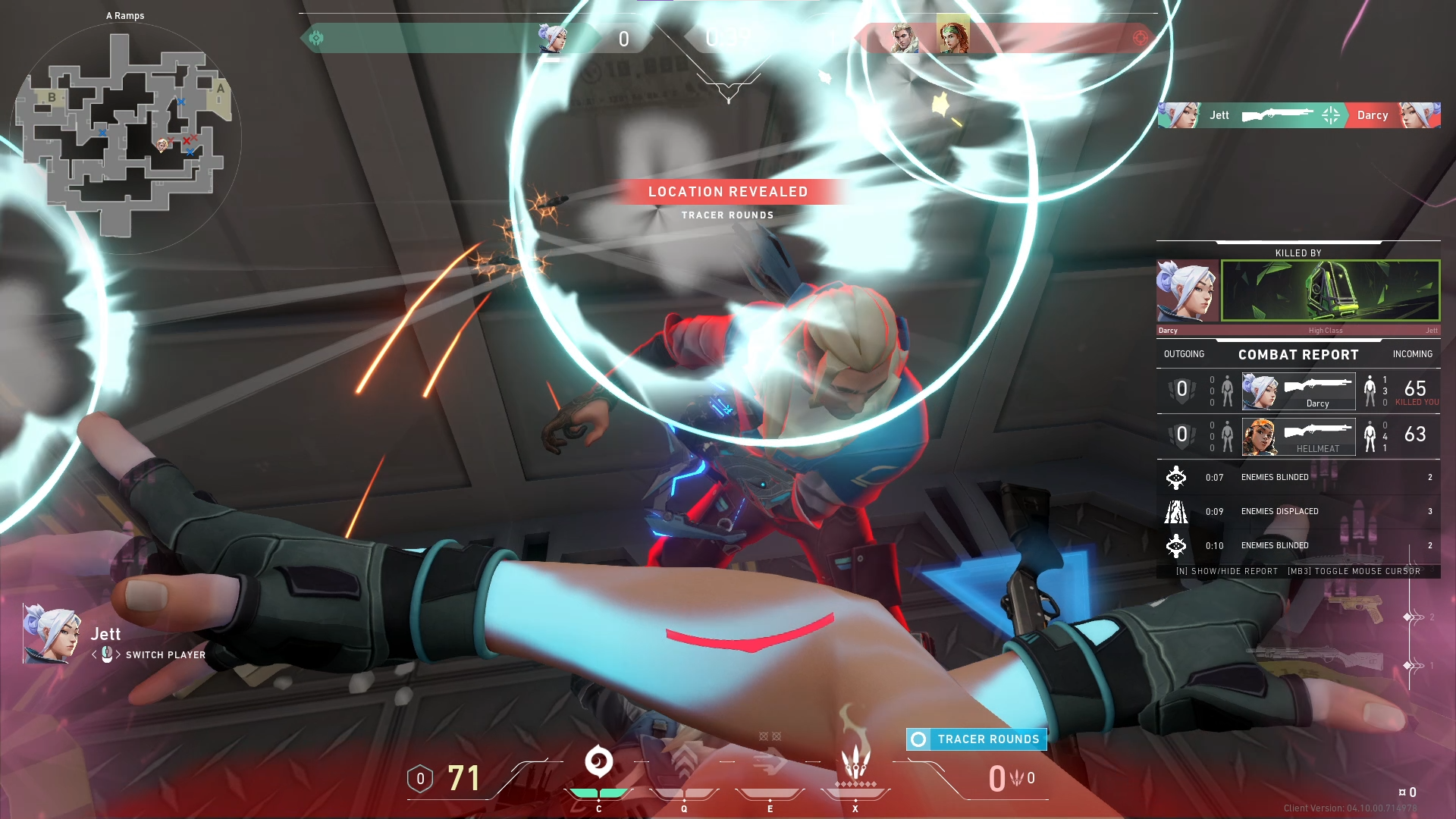
Task: Click the High Class weapon skin card
Action: click(1329, 290)
